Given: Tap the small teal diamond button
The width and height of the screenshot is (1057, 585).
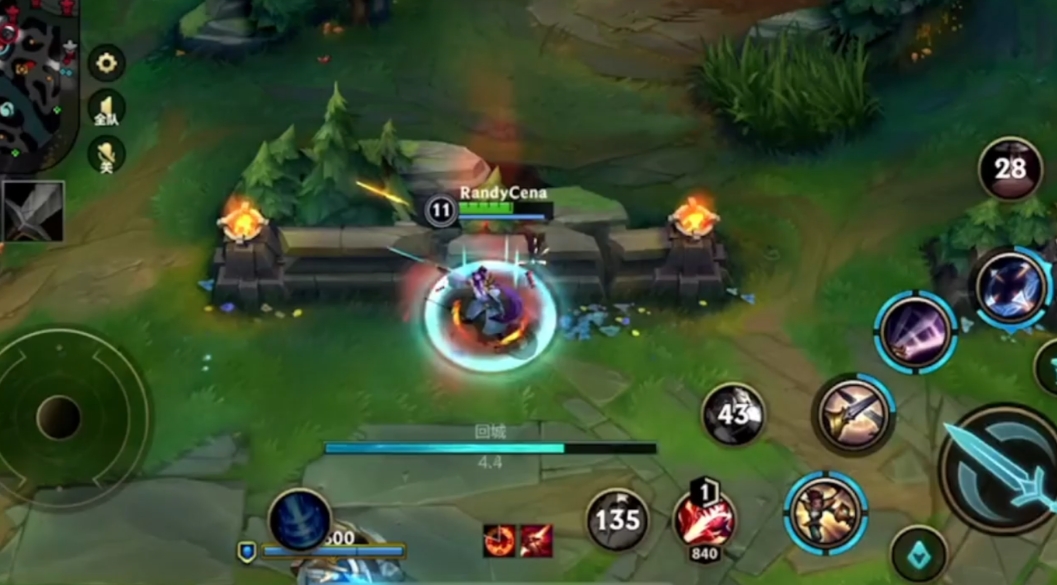Looking at the screenshot, I should [x=918, y=554].
